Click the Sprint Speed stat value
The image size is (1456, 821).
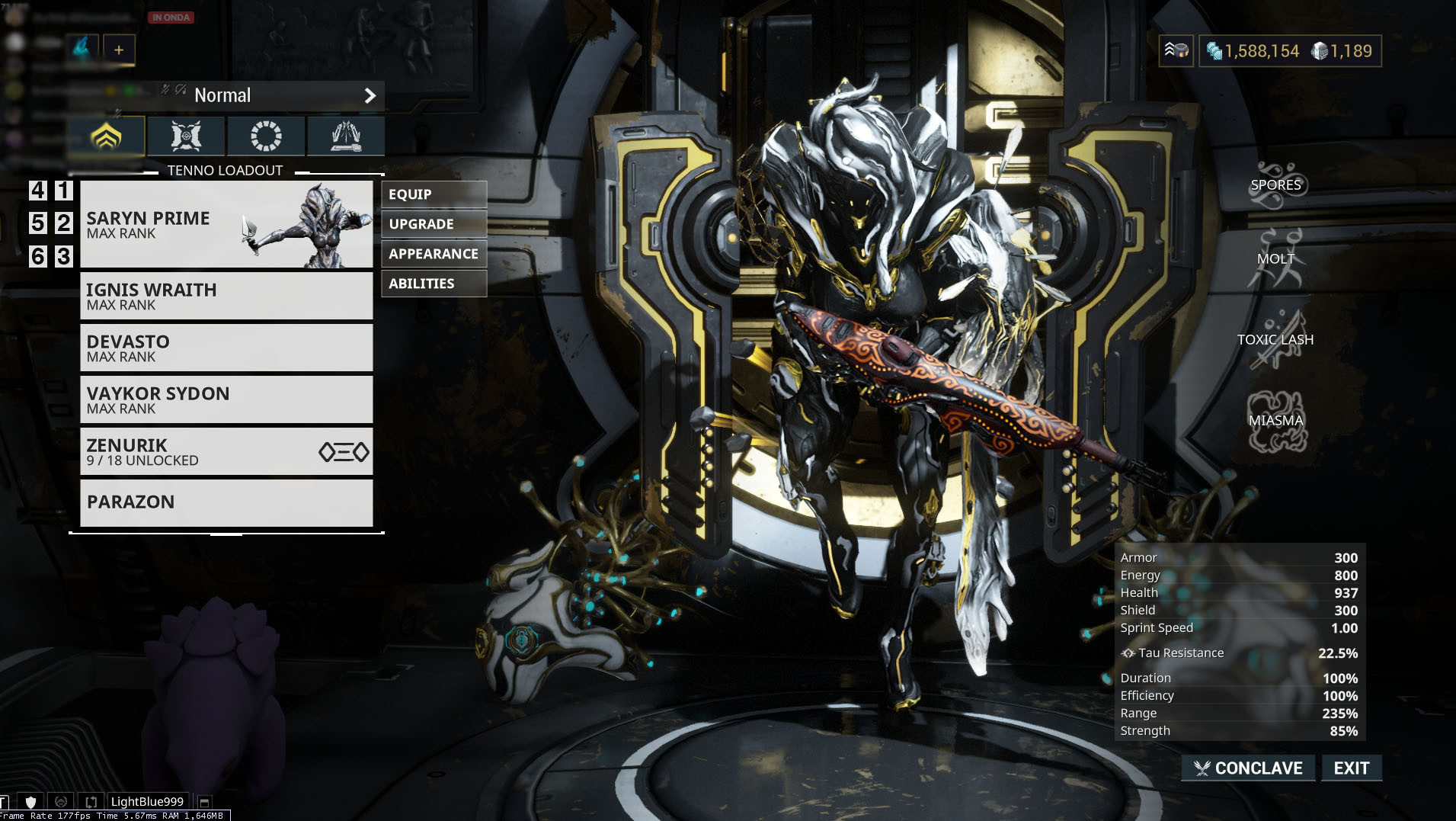[x=1343, y=627]
